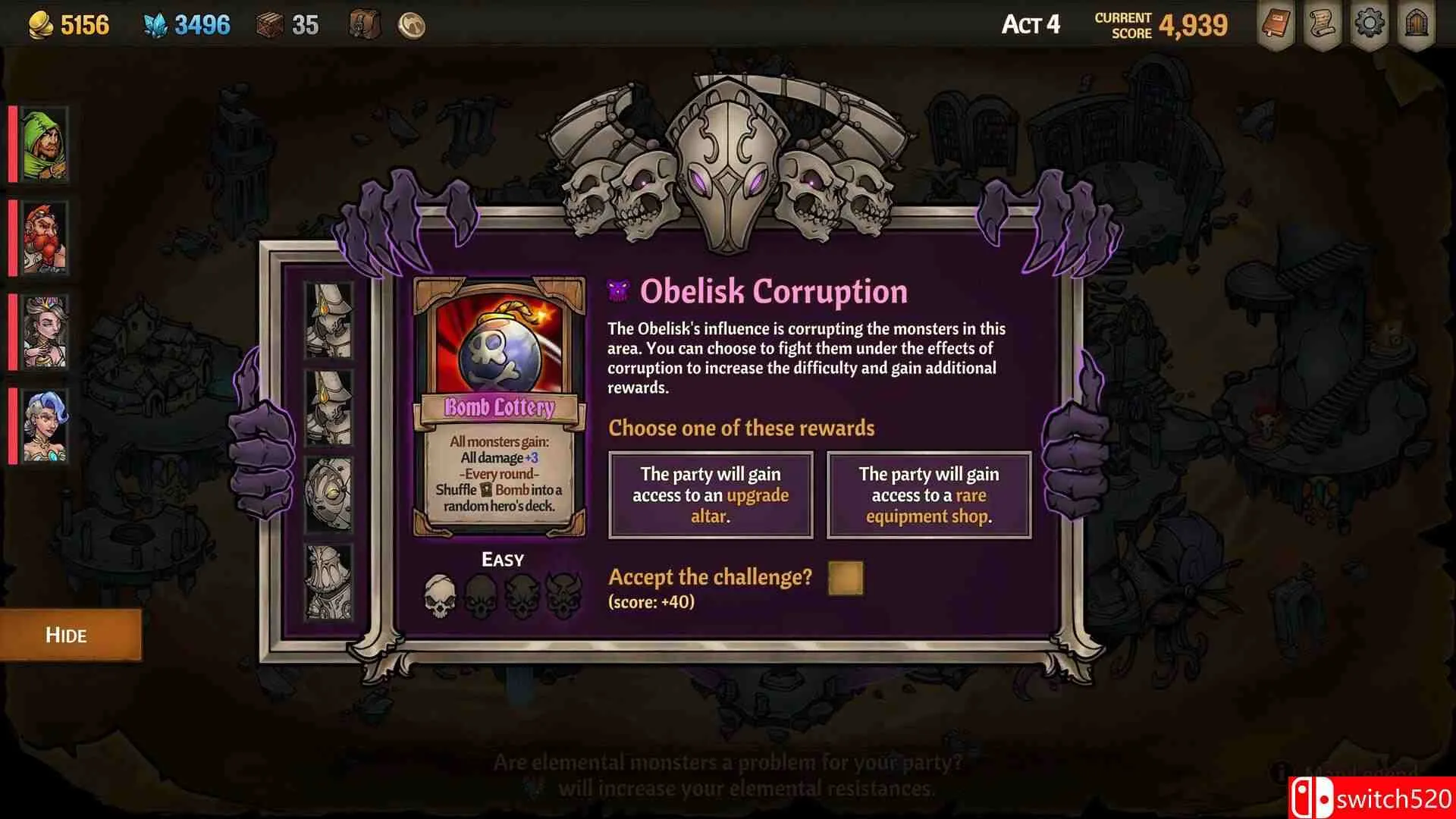Tick the Accept the challenge checkbox
The image size is (1456, 819).
[x=846, y=578]
